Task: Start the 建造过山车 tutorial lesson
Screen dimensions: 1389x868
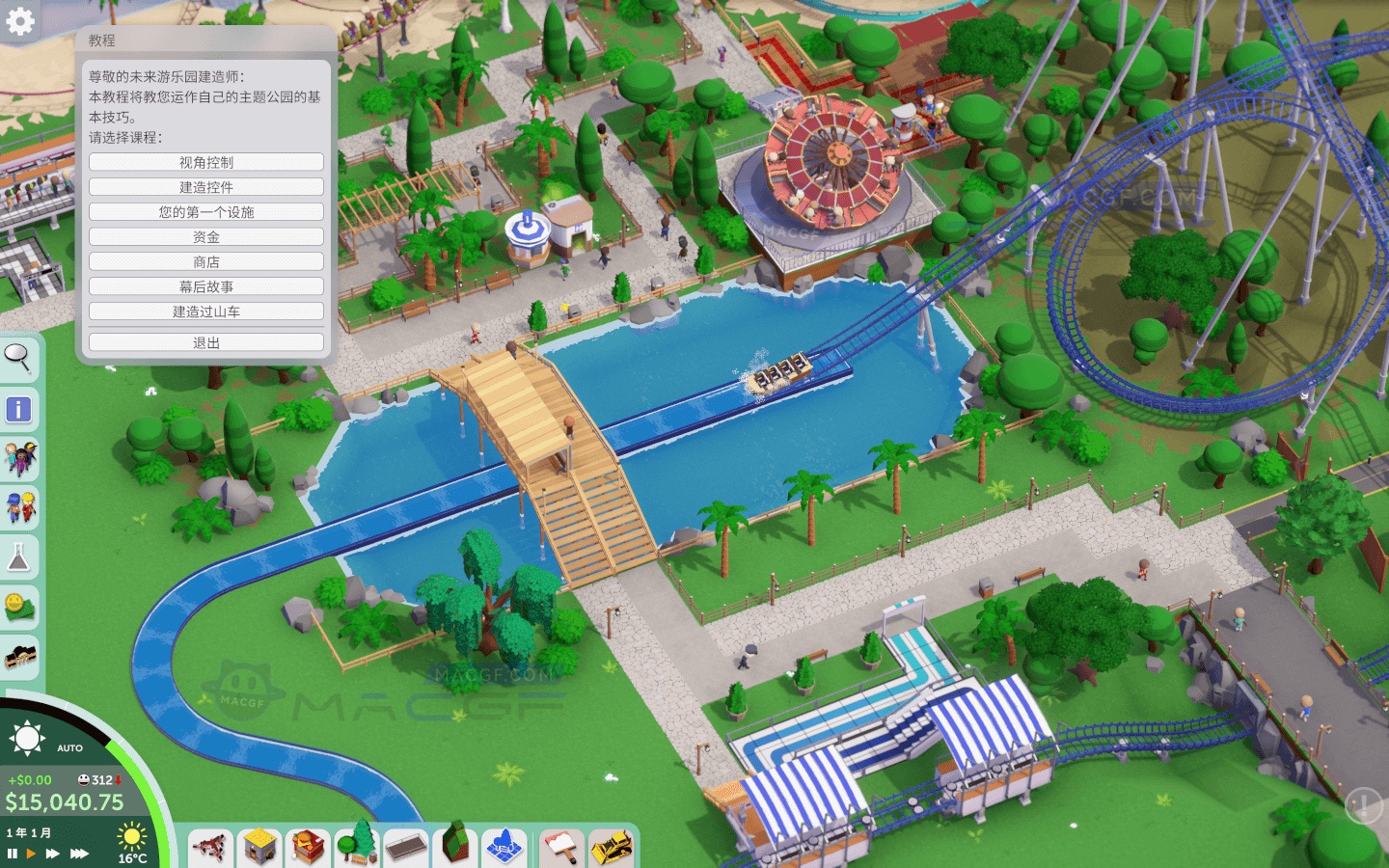Action: click(x=206, y=311)
